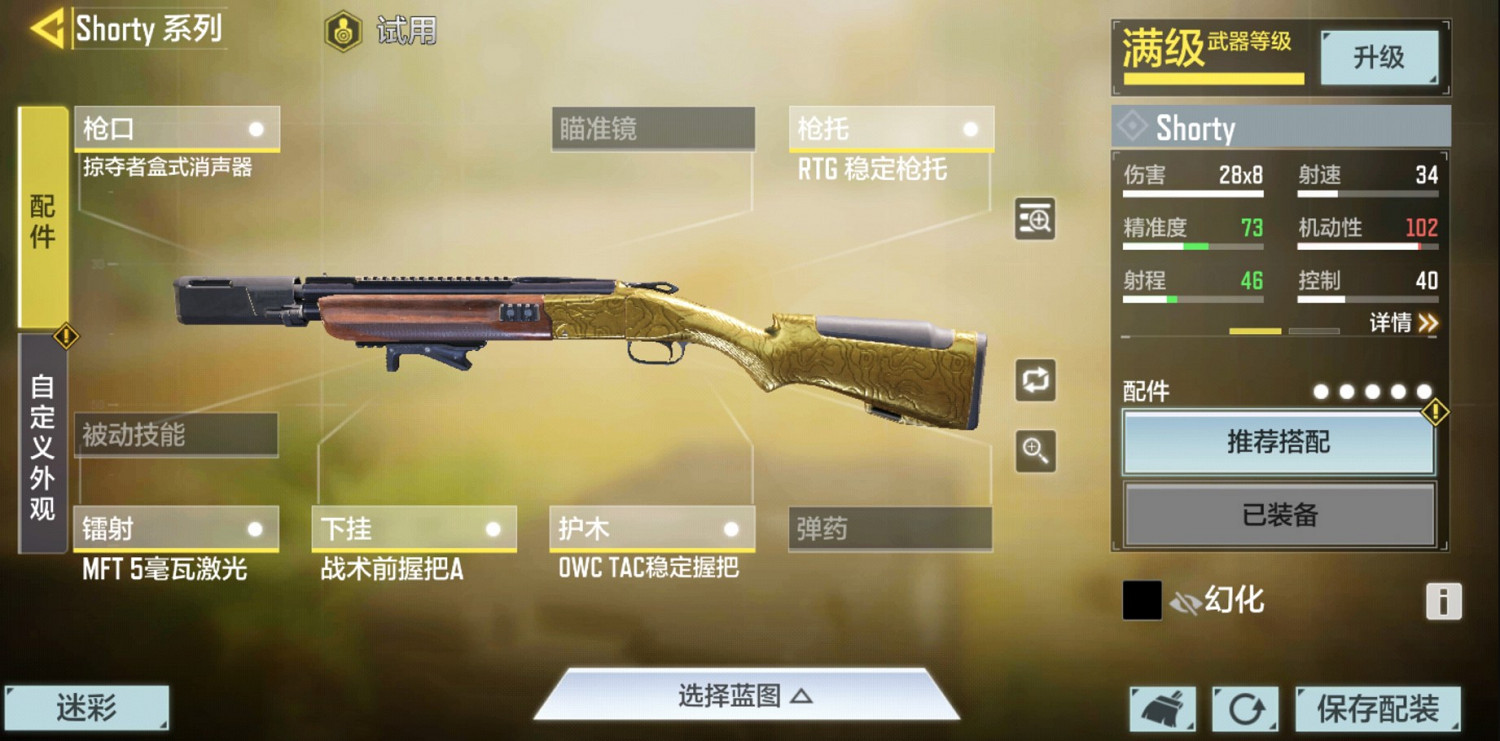Switch to the 自定义外观 customization tab
Screen dimensions: 1500x741
pyautogui.click(x=40, y=450)
